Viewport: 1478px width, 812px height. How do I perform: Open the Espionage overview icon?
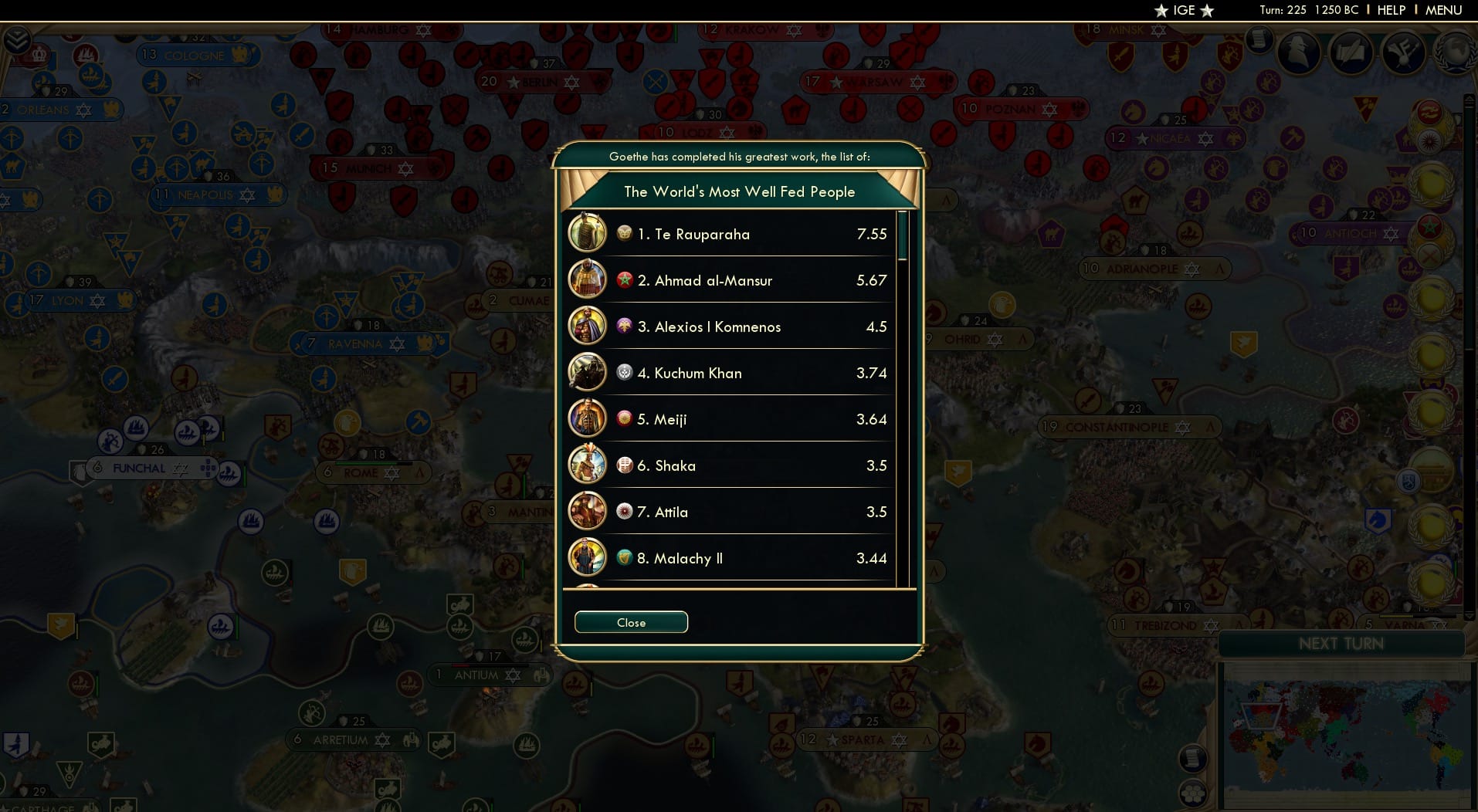coord(1298,52)
